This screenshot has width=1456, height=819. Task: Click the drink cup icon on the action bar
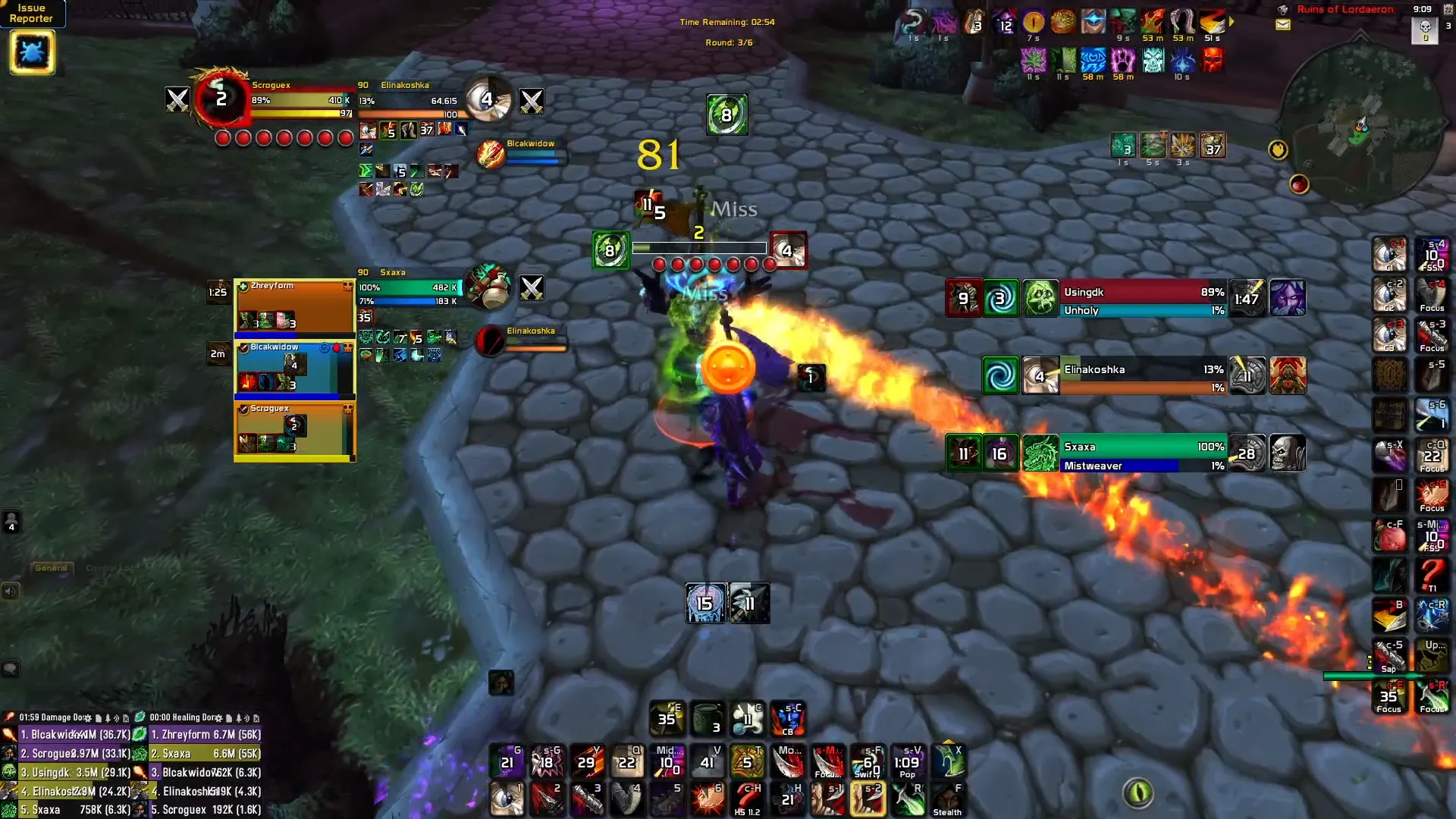tap(708, 719)
